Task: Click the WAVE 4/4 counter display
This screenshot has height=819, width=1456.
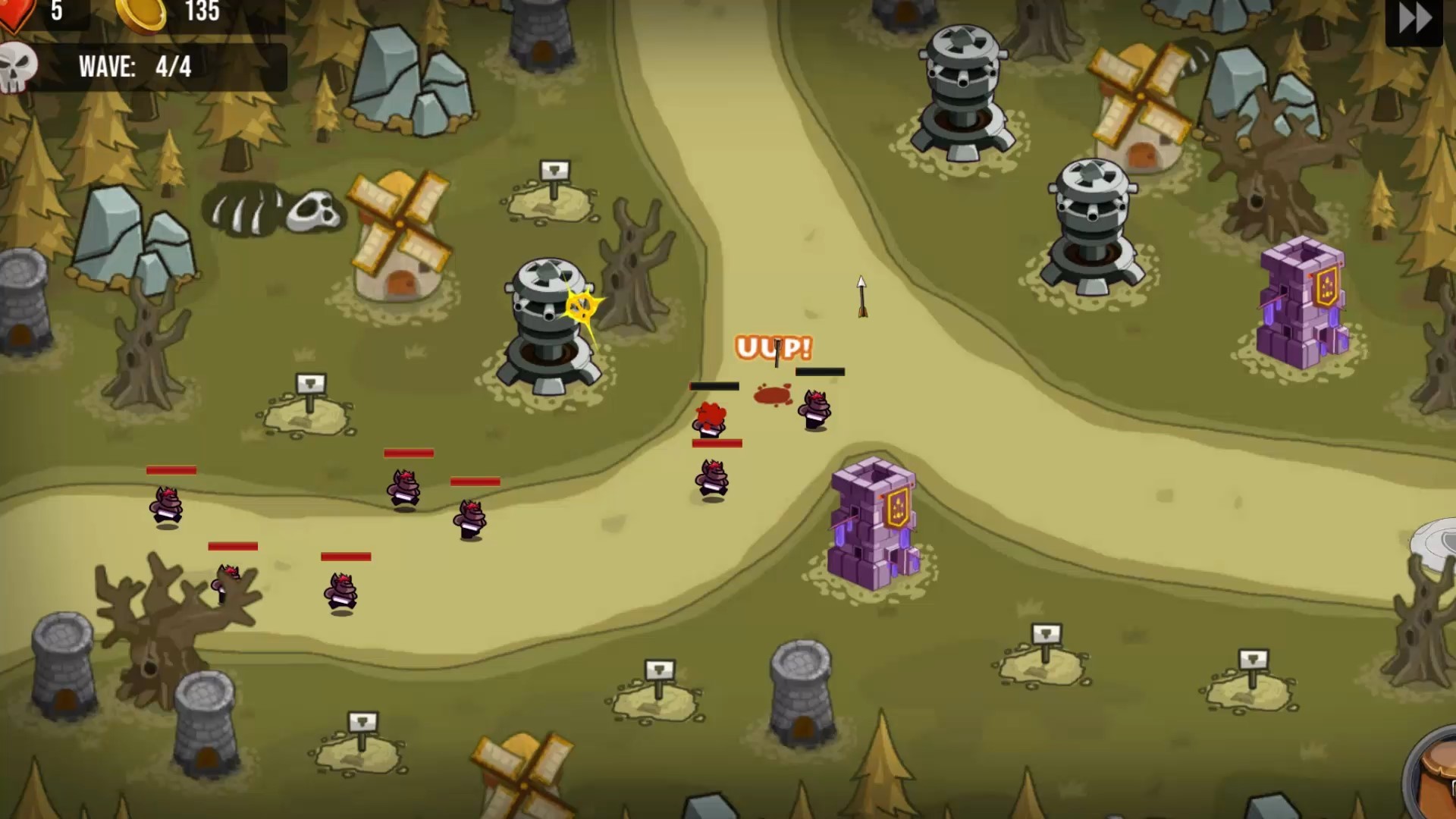Action: [x=140, y=67]
